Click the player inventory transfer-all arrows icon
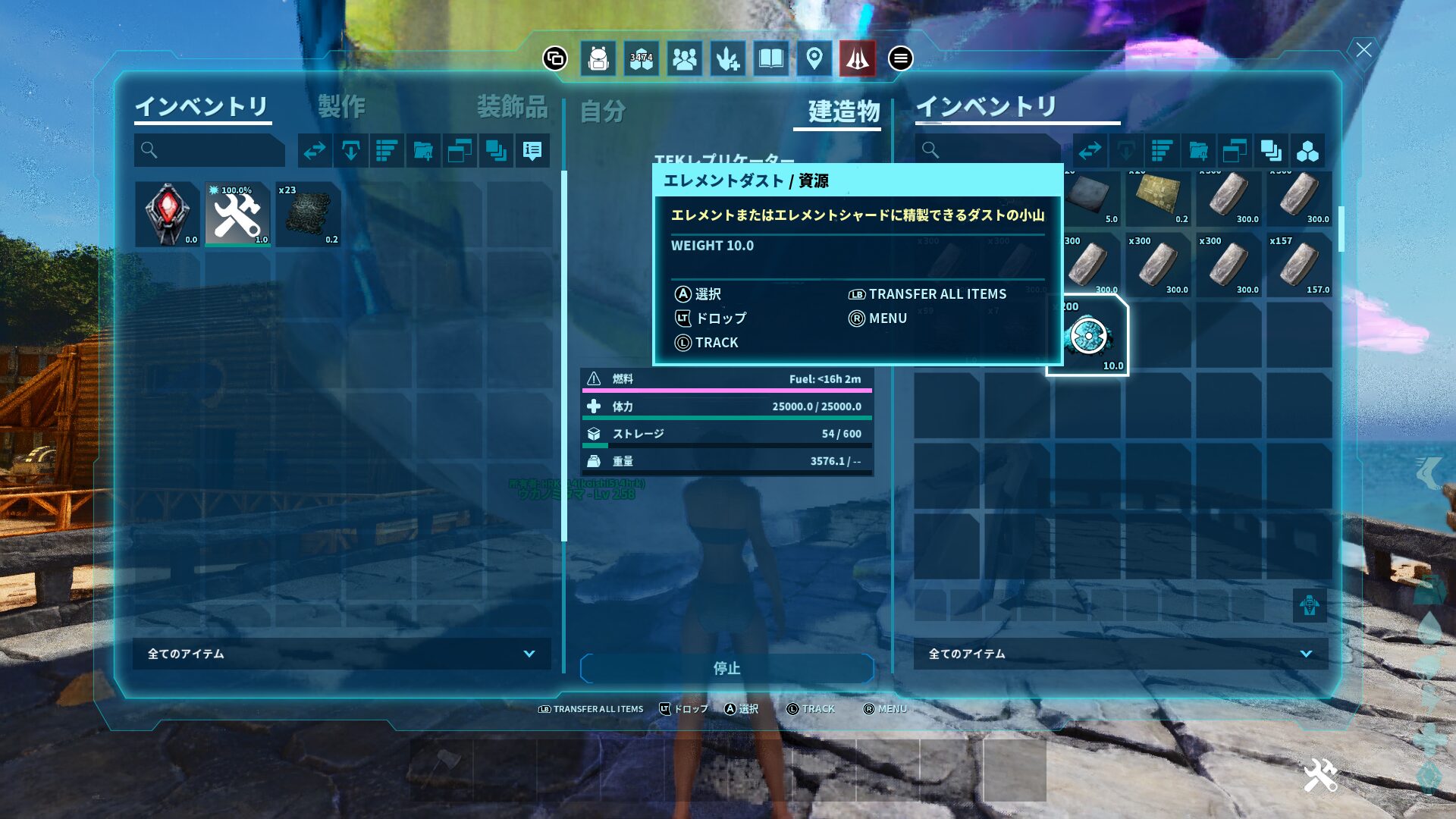Image resolution: width=1456 pixels, height=819 pixels. click(315, 151)
